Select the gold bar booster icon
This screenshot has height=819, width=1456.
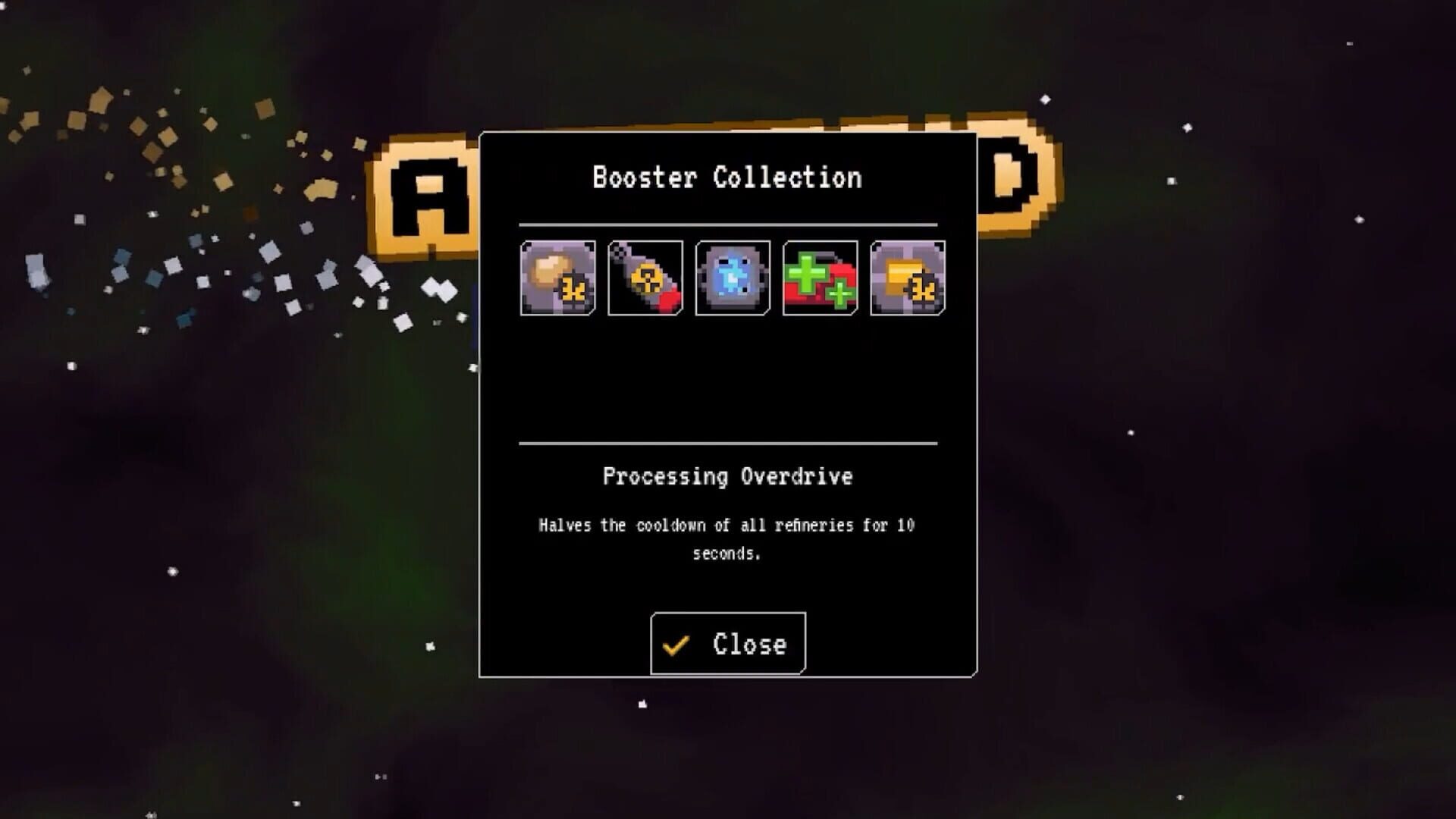pos(907,278)
